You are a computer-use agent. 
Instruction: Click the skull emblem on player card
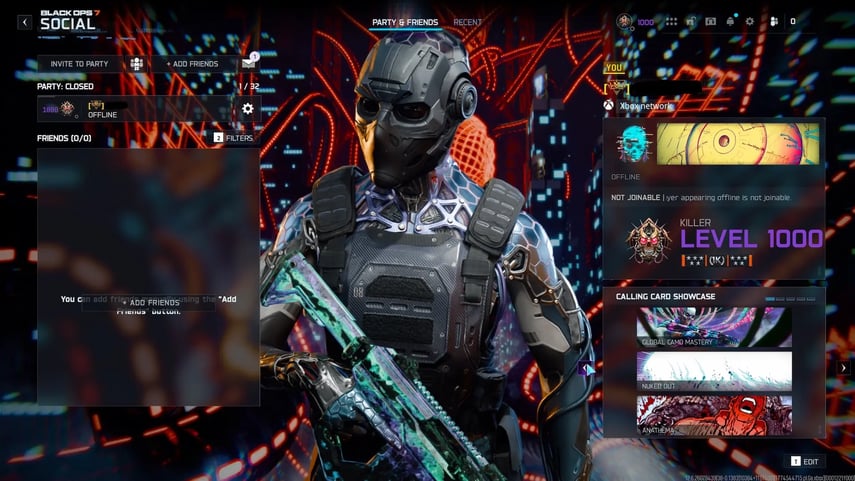(x=634, y=144)
